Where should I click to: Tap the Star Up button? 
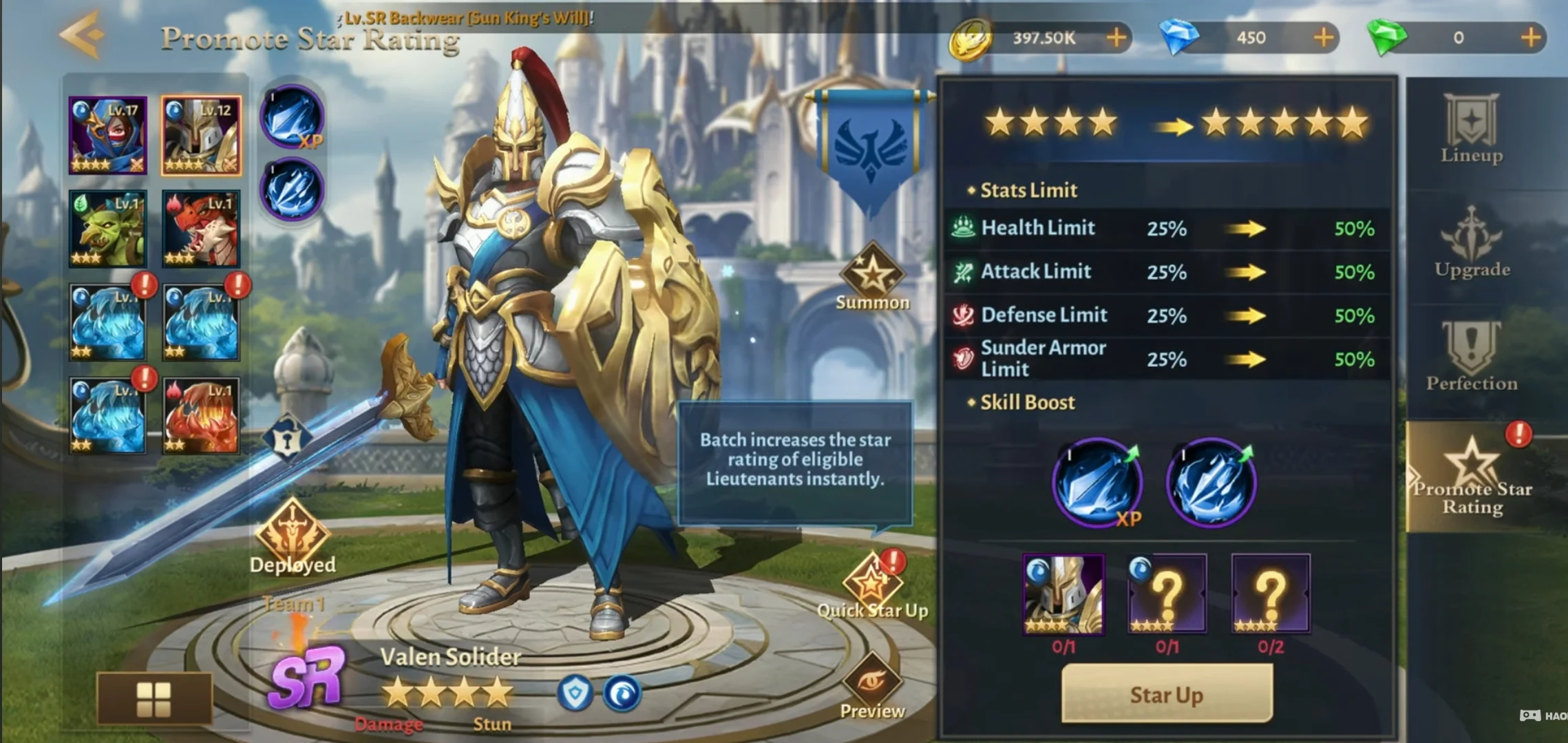(x=1166, y=694)
